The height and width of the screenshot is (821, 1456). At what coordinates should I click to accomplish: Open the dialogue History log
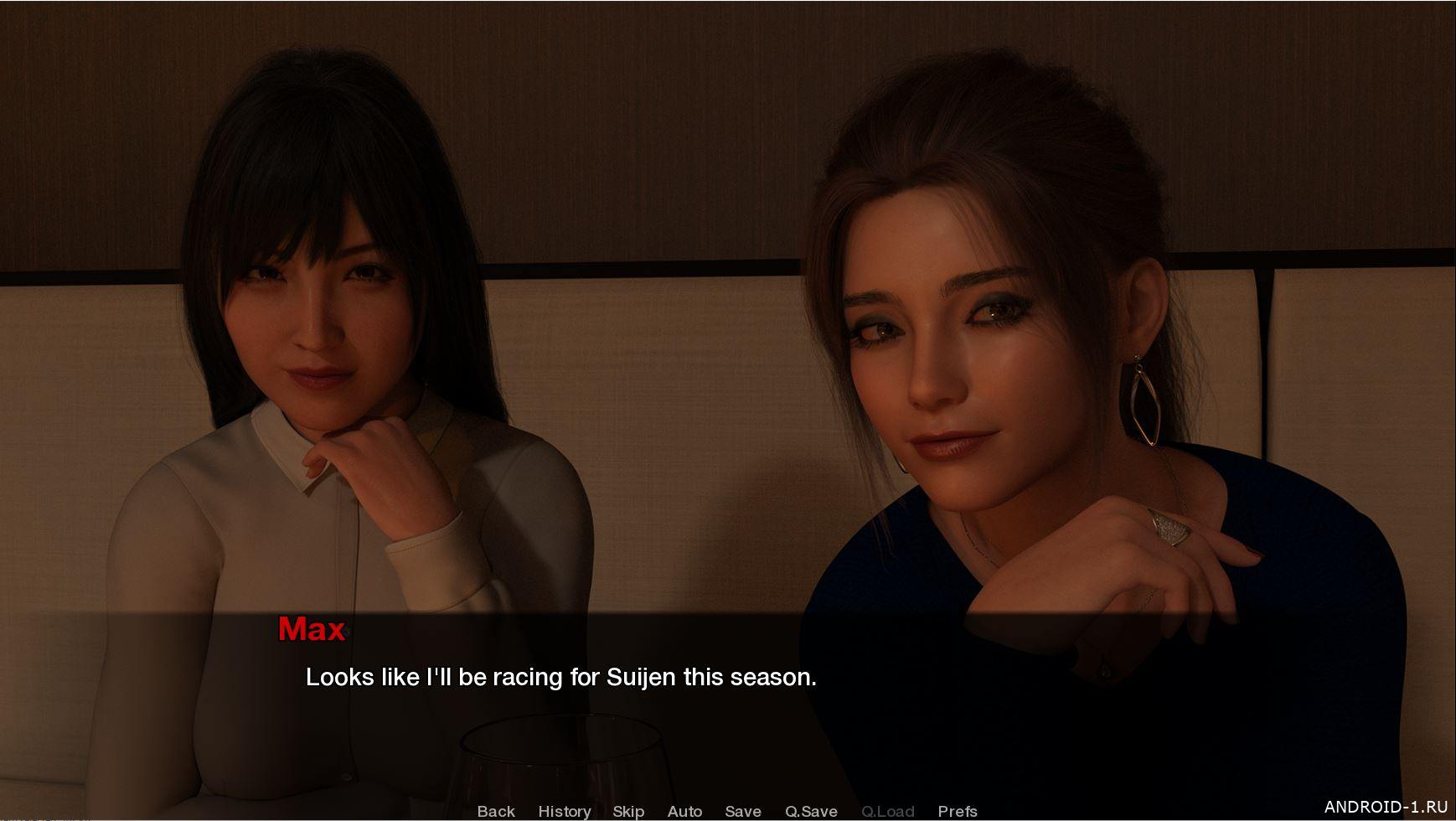(564, 811)
